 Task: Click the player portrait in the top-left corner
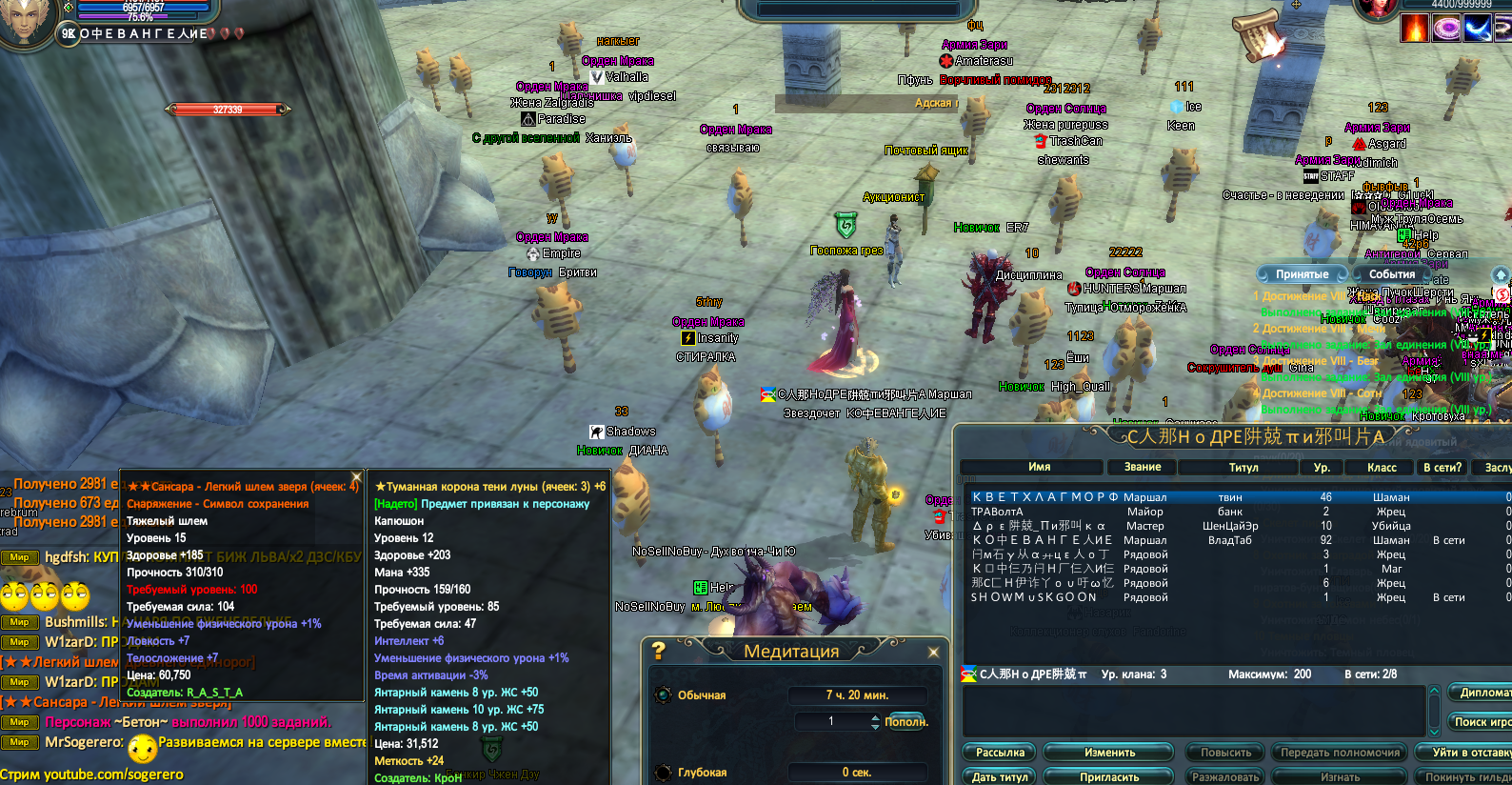point(24,21)
